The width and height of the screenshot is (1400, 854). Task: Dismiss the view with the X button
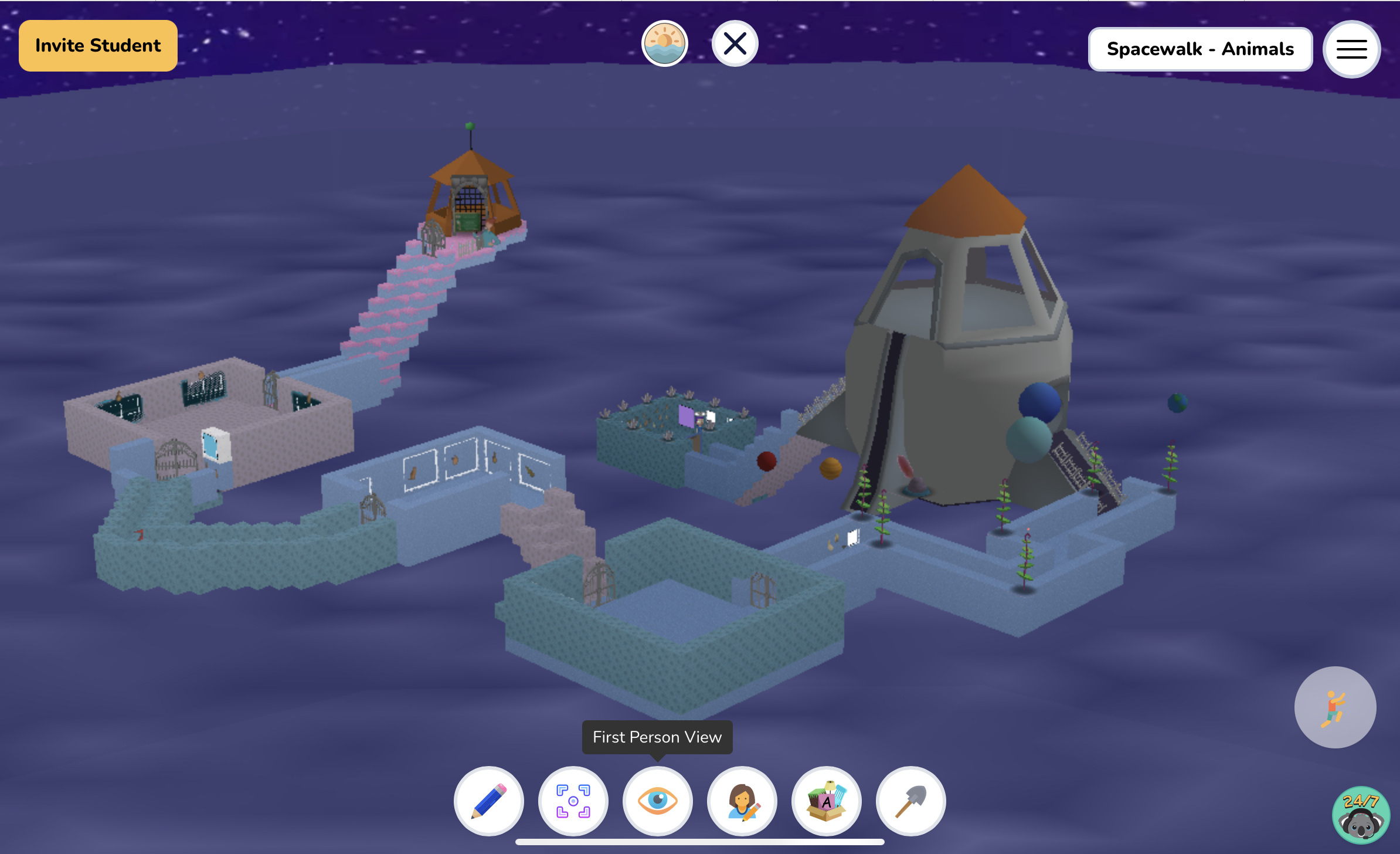[x=735, y=42]
